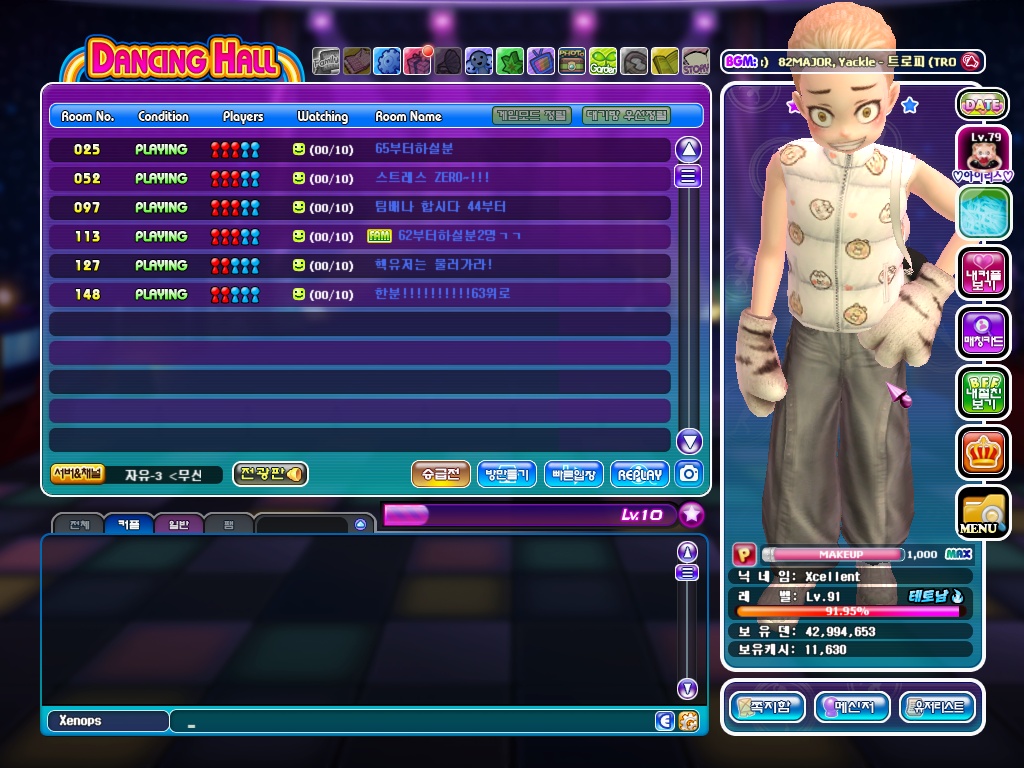This screenshot has width=1024, height=768.
Task: Open the Garden icon in top toolbar
Action: coord(603,62)
